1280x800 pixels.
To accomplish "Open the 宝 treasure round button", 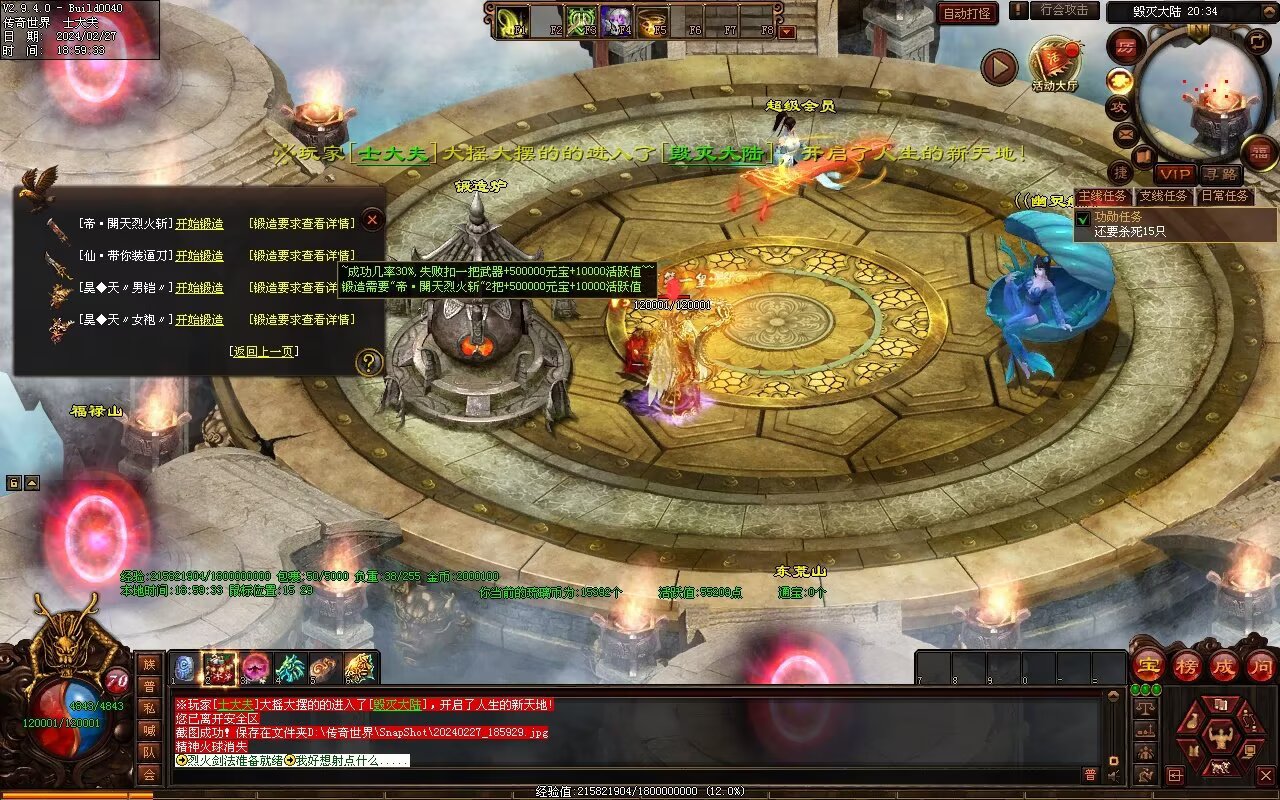I will click(1147, 665).
